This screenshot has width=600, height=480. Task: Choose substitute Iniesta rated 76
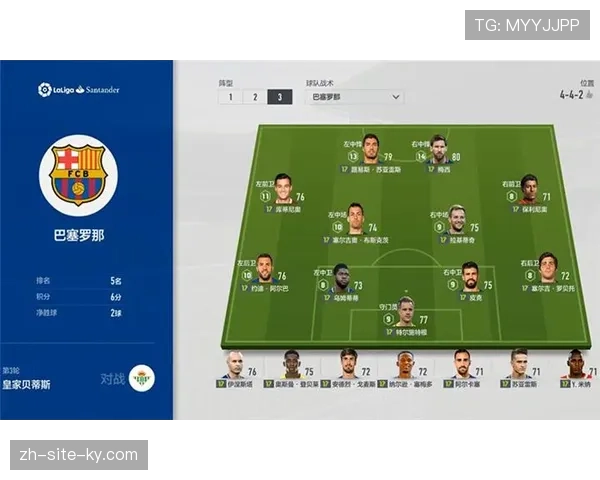click(x=234, y=365)
